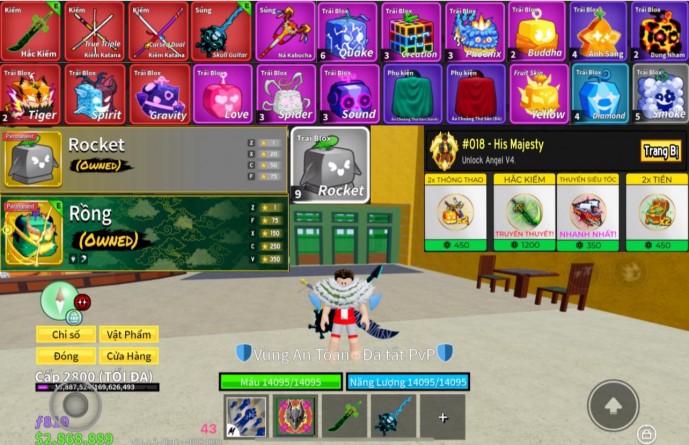Select the Gravity fruit slot
The height and width of the screenshot is (445, 689).
coord(159,93)
